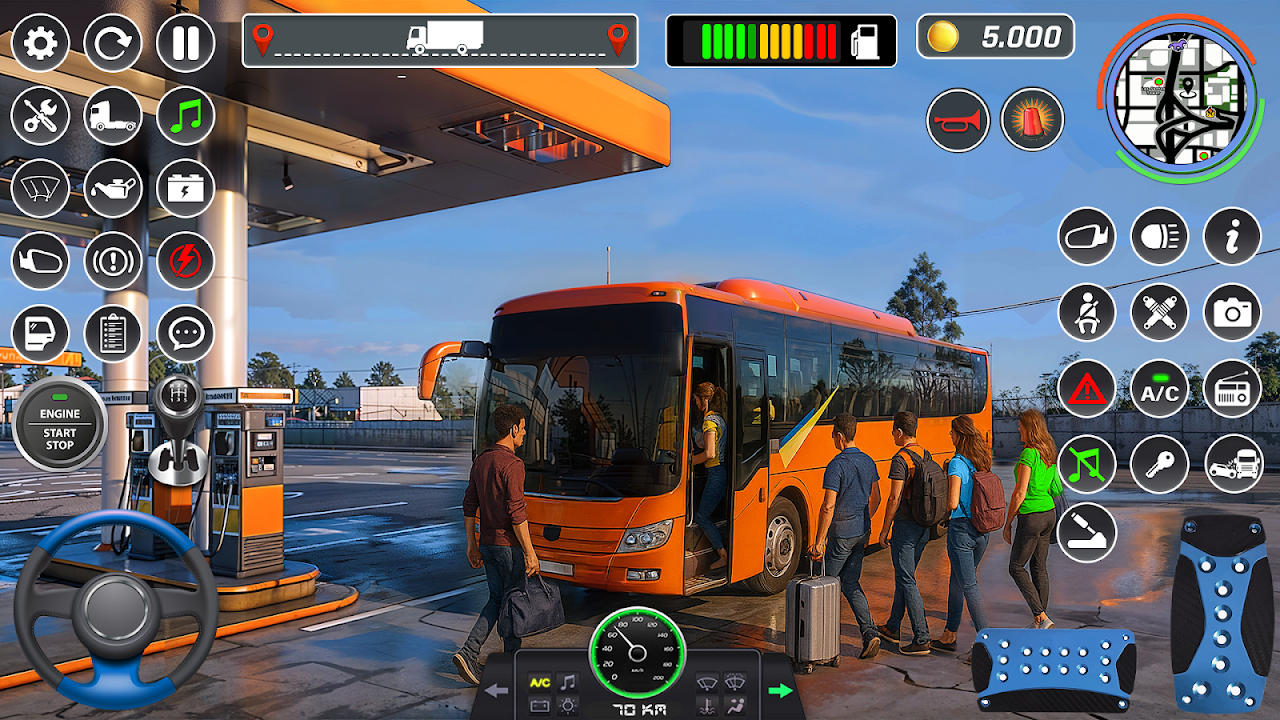This screenshot has height=720, width=1280.
Task: Turn on the hazard warning triangle
Action: click(x=1087, y=388)
